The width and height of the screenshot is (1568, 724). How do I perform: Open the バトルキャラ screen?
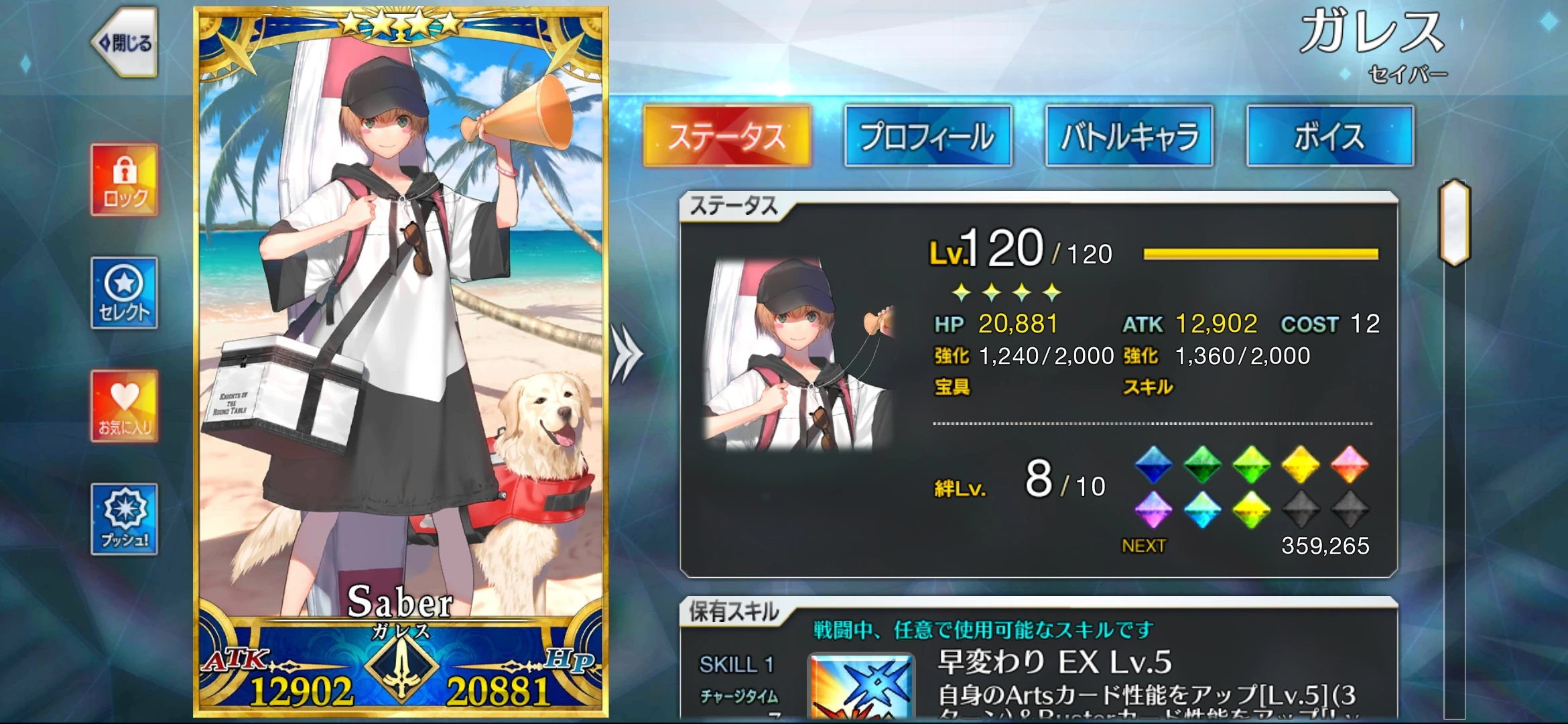1129,135
